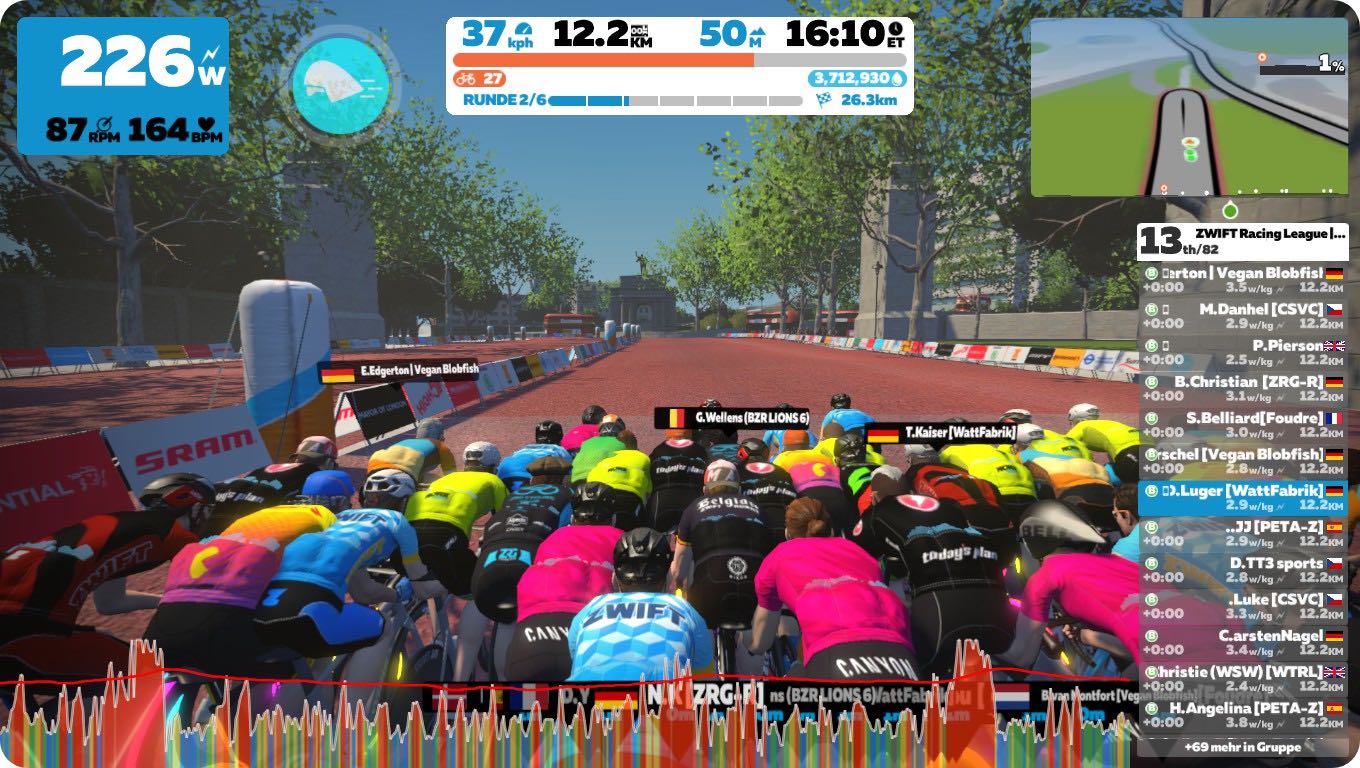Screen dimensions: 1360x768
Task: Open the minimap view
Action: click(1189, 107)
